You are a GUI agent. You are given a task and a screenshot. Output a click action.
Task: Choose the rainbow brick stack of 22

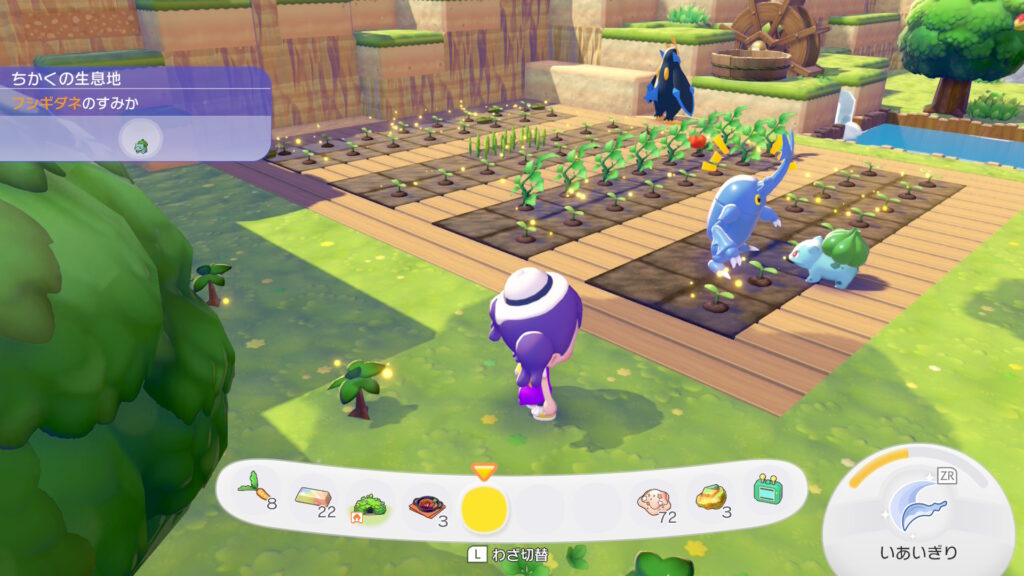pos(314,495)
